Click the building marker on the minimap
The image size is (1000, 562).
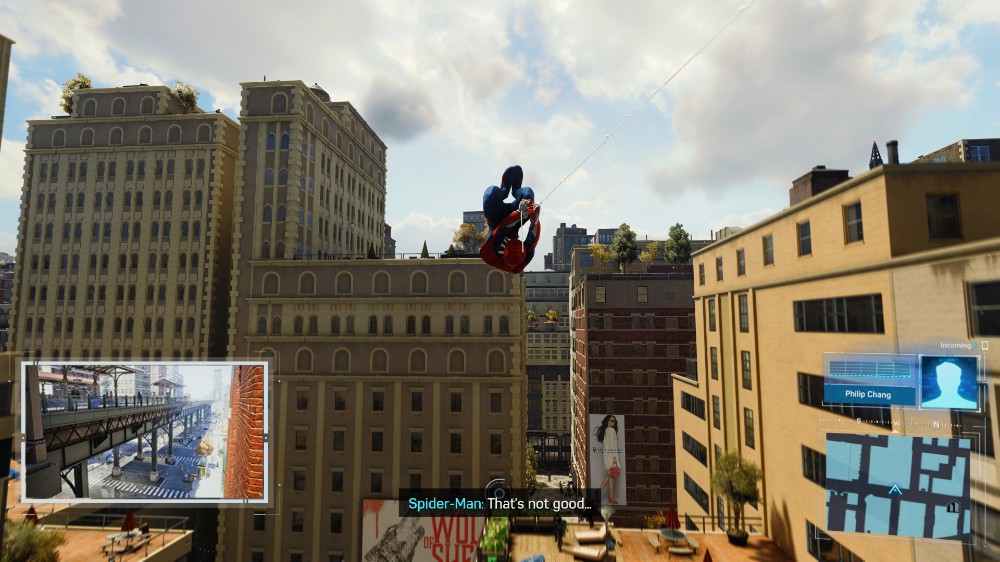pos(953,508)
